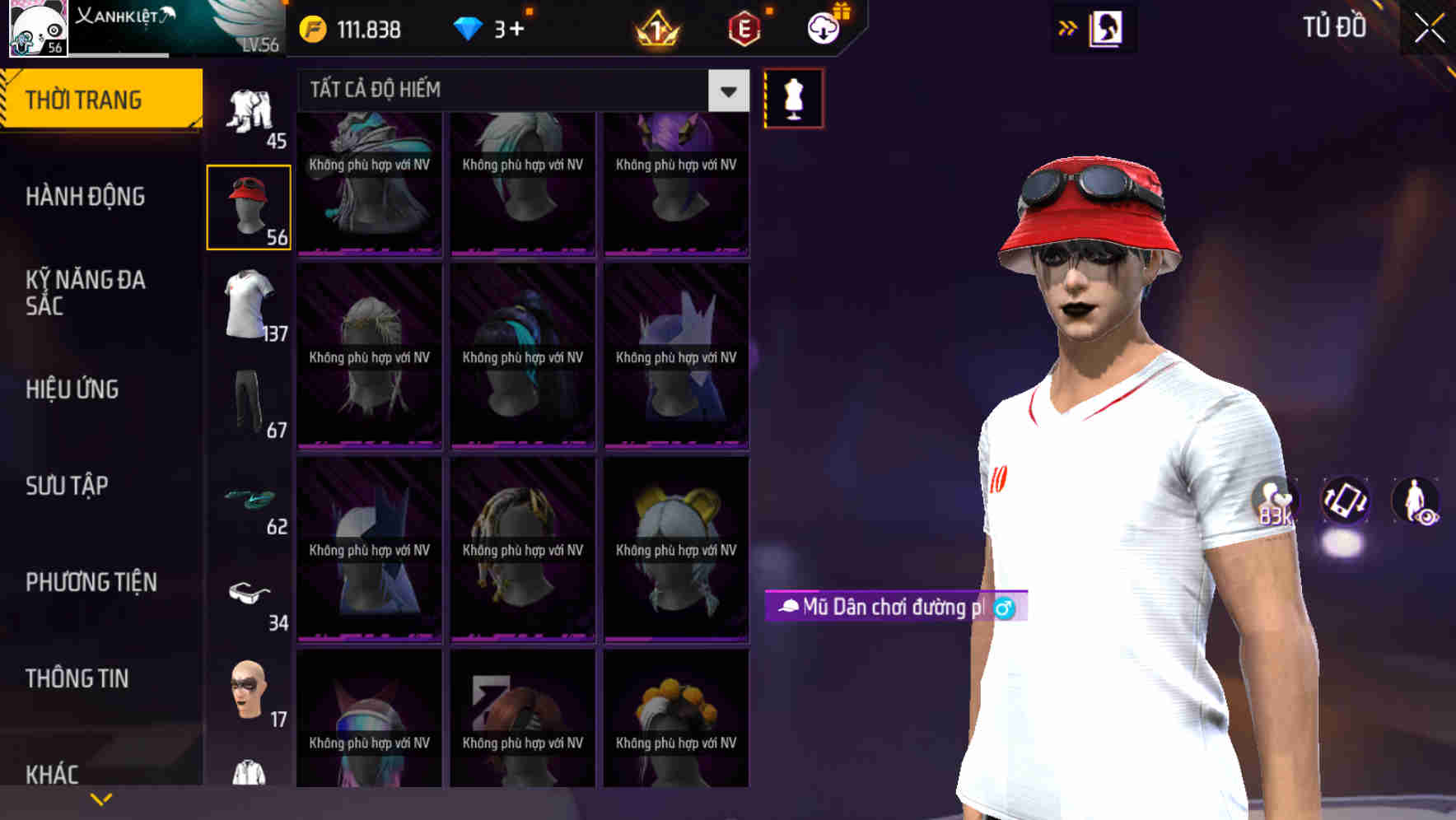Deselect the highlighted red cap slot
Image resolution: width=1456 pixels, height=820 pixels.
click(249, 206)
